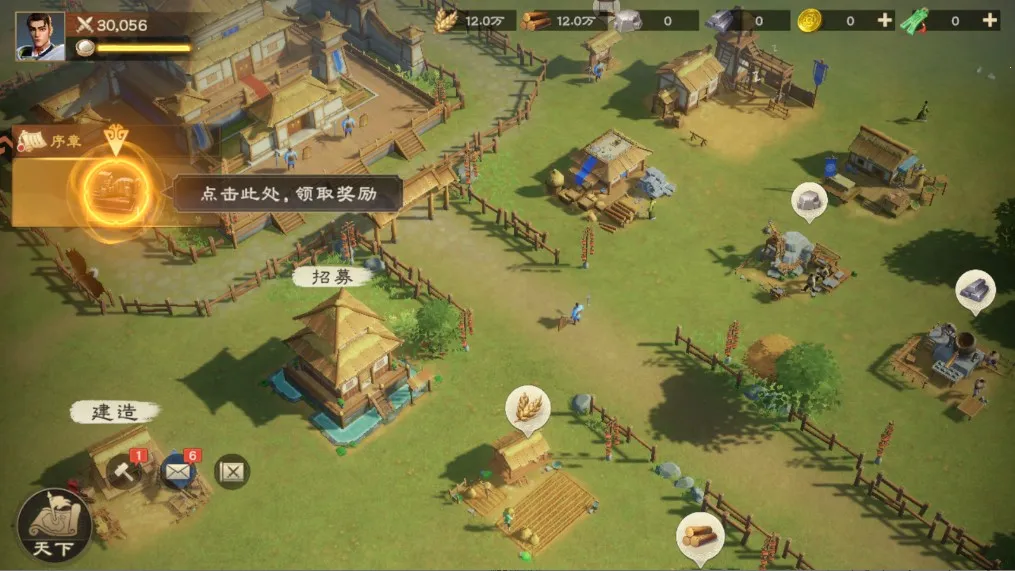Image resolution: width=1015 pixels, height=571 pixels.
Task: Collect the wheat resource bubble
Action: [x=527, y=405]
